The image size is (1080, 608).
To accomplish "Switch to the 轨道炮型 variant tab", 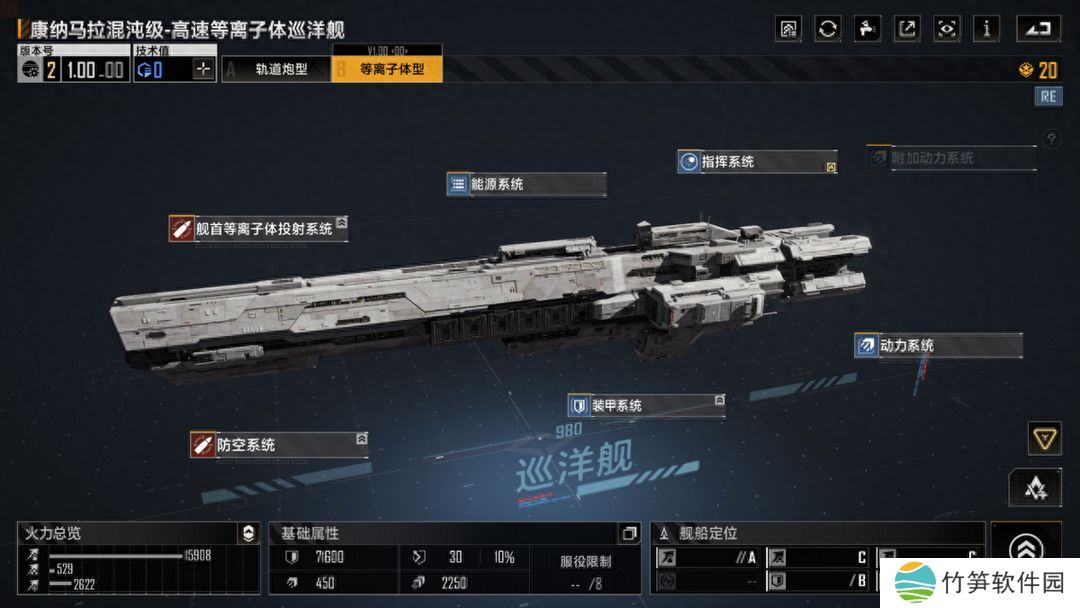I will tap(277, 69).
